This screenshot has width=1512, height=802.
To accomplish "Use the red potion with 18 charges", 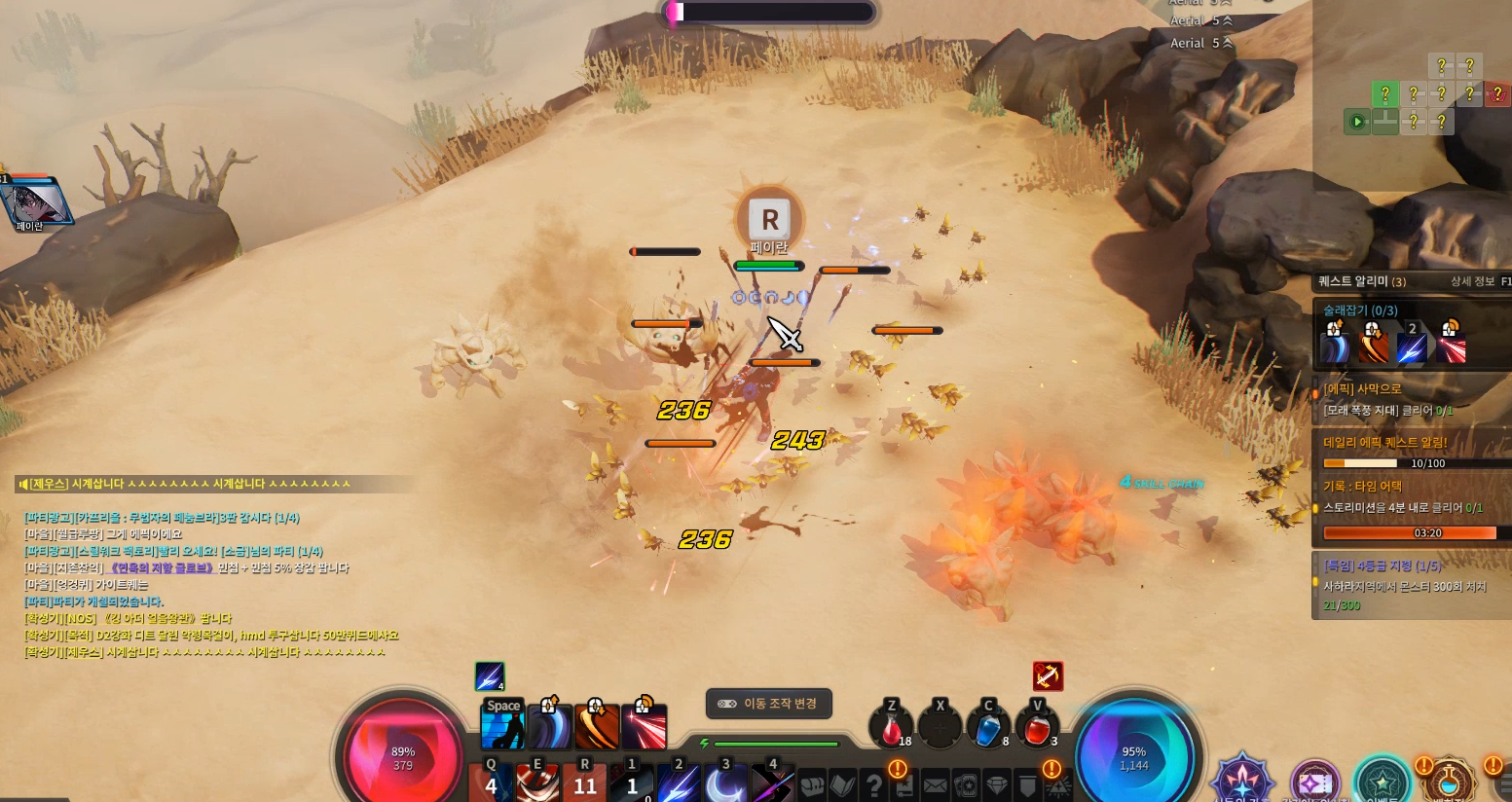I will coord(891,728).
